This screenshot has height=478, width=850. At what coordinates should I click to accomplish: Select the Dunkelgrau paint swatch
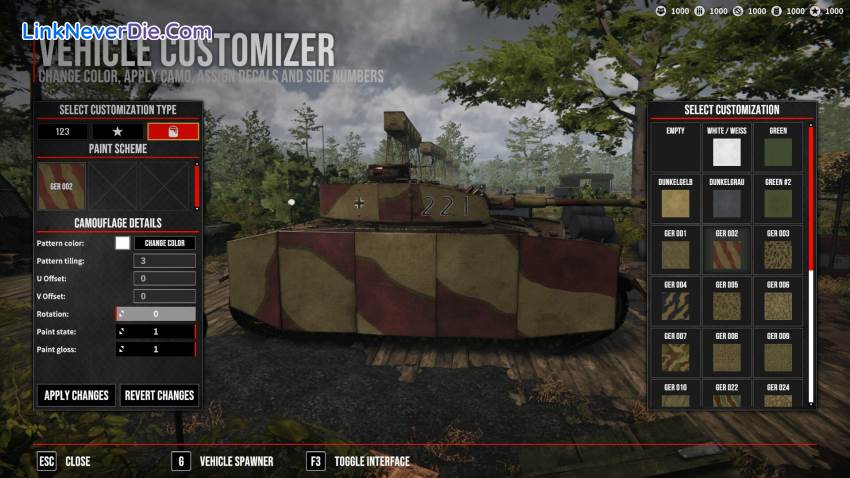[x=726, y=199]
